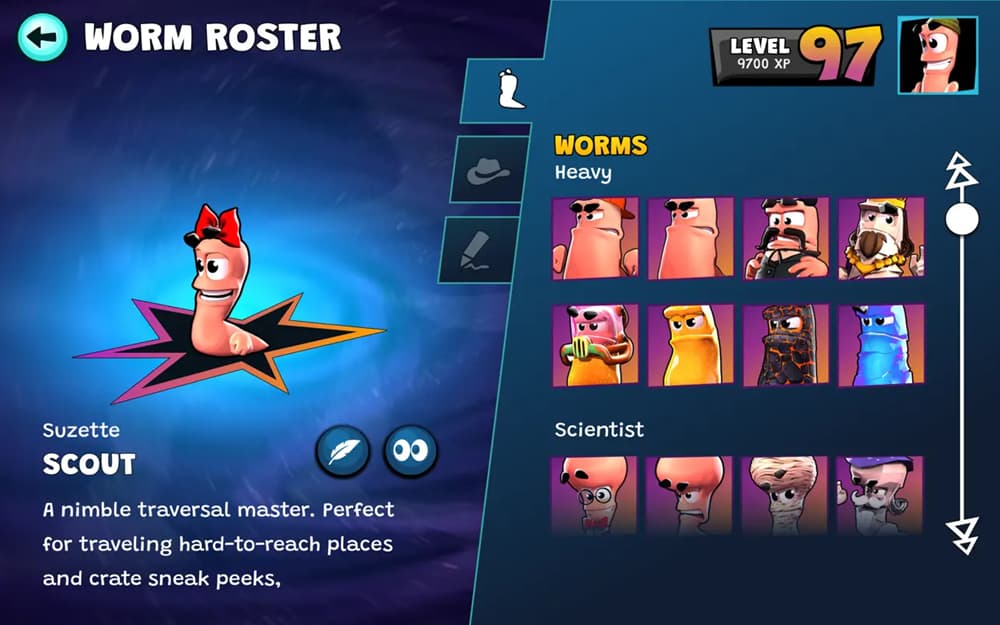
Task: Pick the Scientist worm wearing glasses
Action: click(x=595, y=495)
